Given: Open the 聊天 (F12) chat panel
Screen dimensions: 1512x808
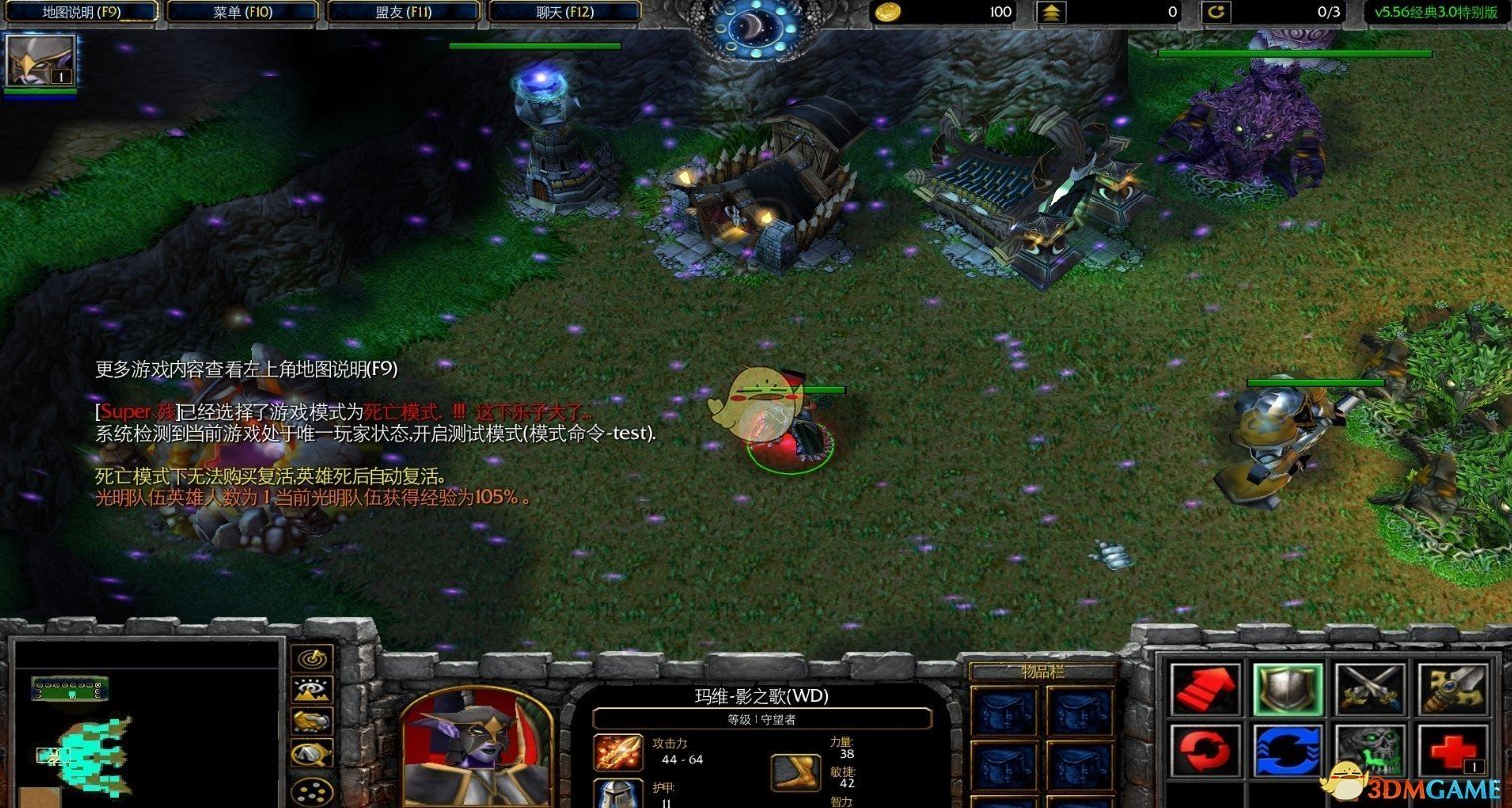Looking at the screenshot, I should (x=555, y=11).
